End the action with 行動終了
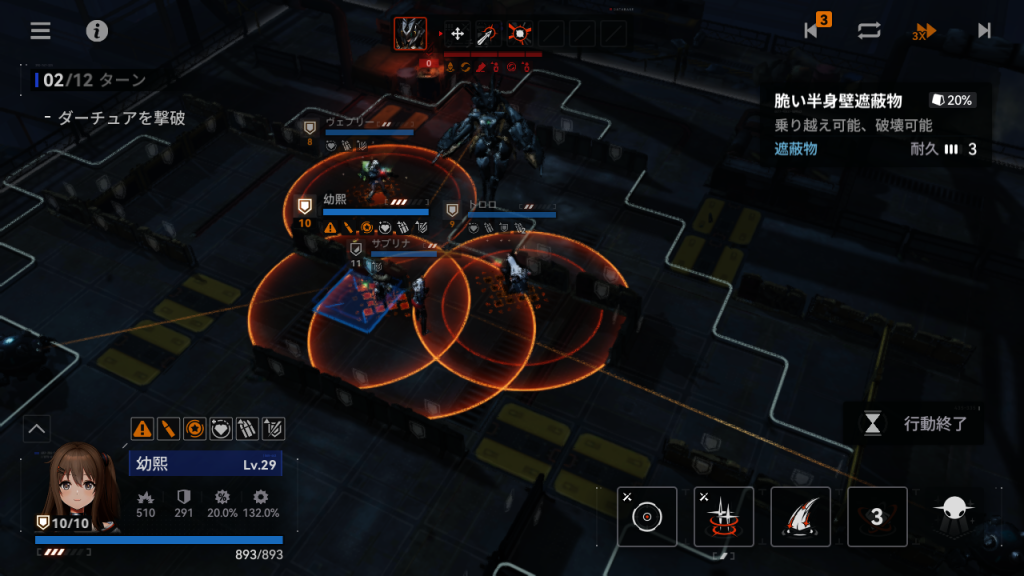This screenshot has height=576, width=1024. (x=914, y=423)
